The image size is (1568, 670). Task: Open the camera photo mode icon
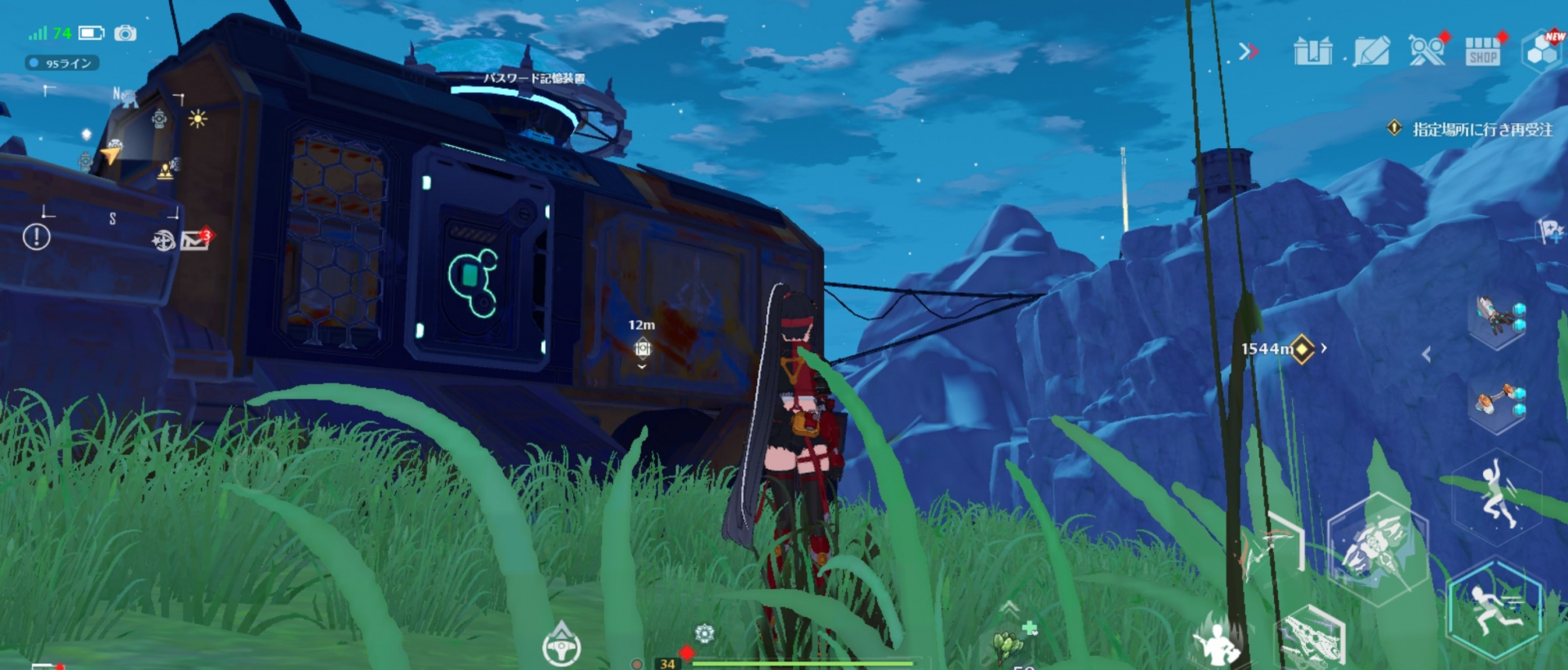click(125, 33)
